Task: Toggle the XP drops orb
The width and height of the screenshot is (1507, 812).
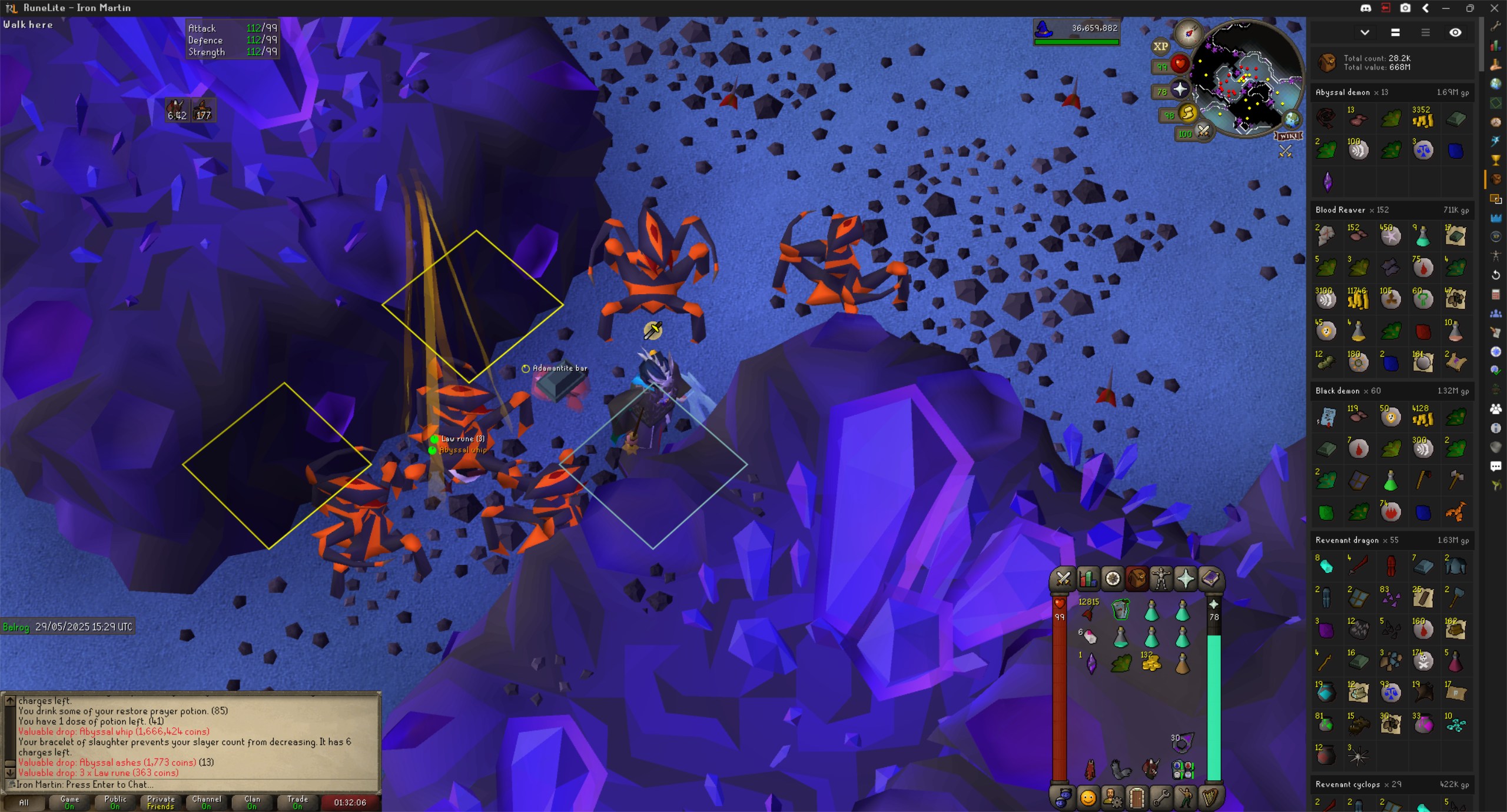Action: point(1160,46)
